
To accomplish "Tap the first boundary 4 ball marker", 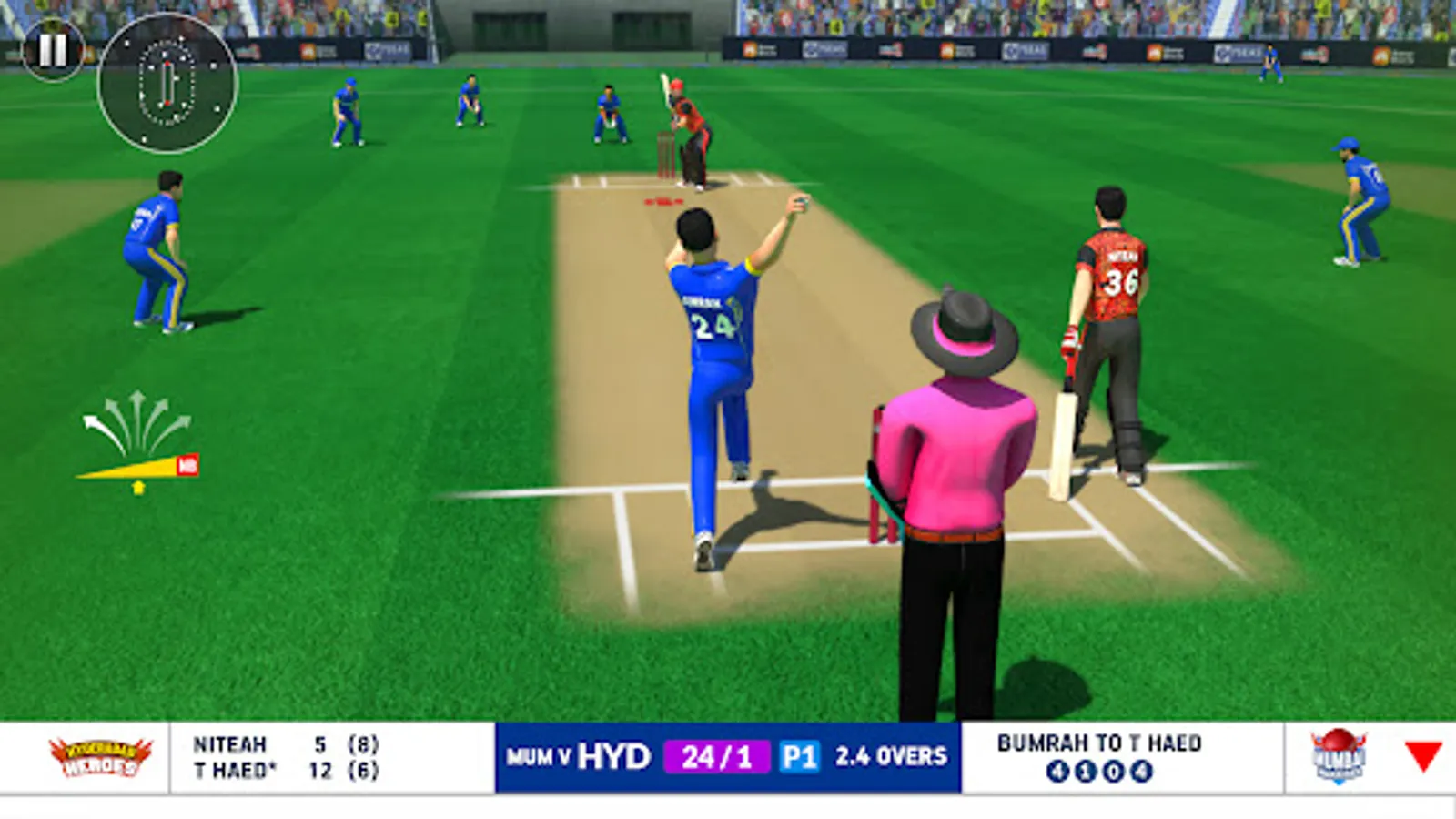I will [1056, 769].
